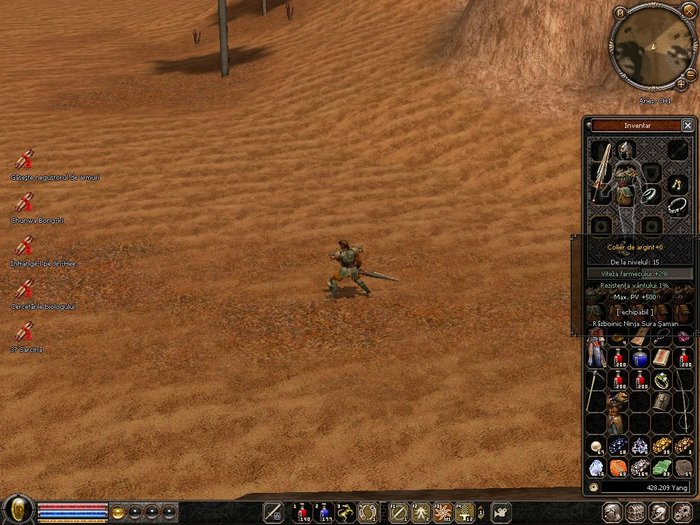The image size is (700, 525).
Task: Select the equipped silver necklace slot
Action: (679, 205)
